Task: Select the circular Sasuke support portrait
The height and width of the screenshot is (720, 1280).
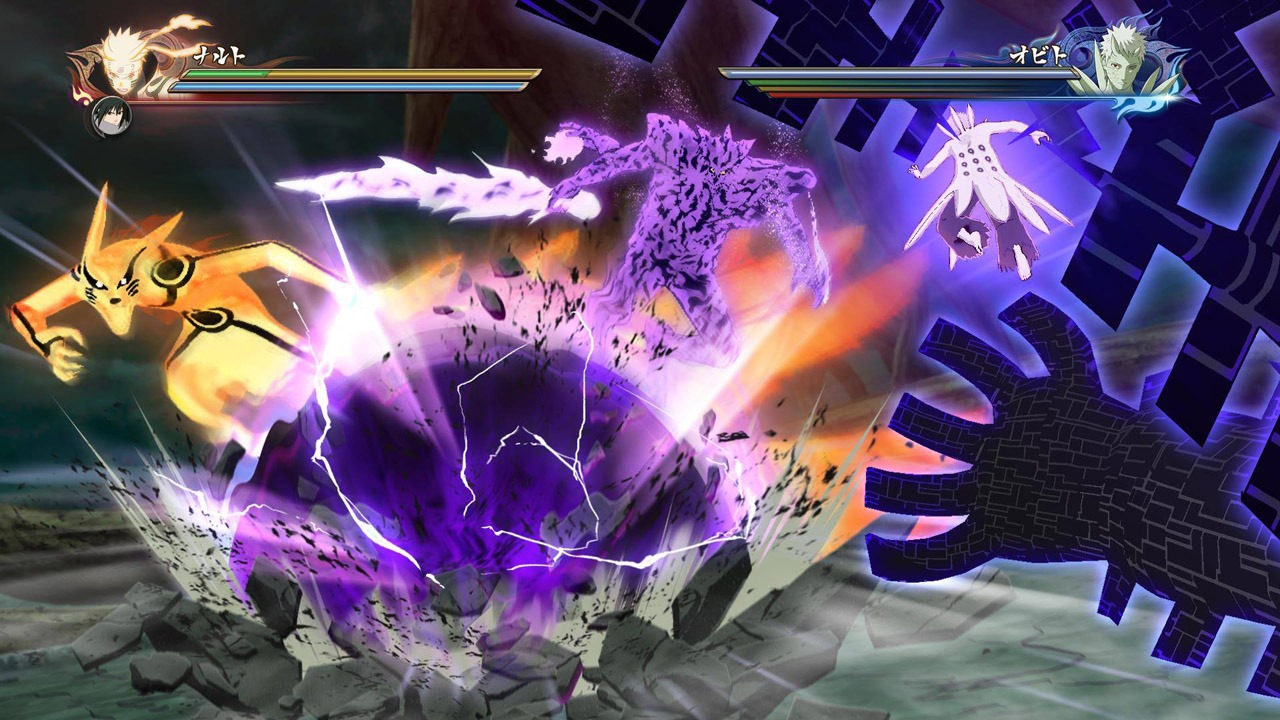Action: click(110, 115)
